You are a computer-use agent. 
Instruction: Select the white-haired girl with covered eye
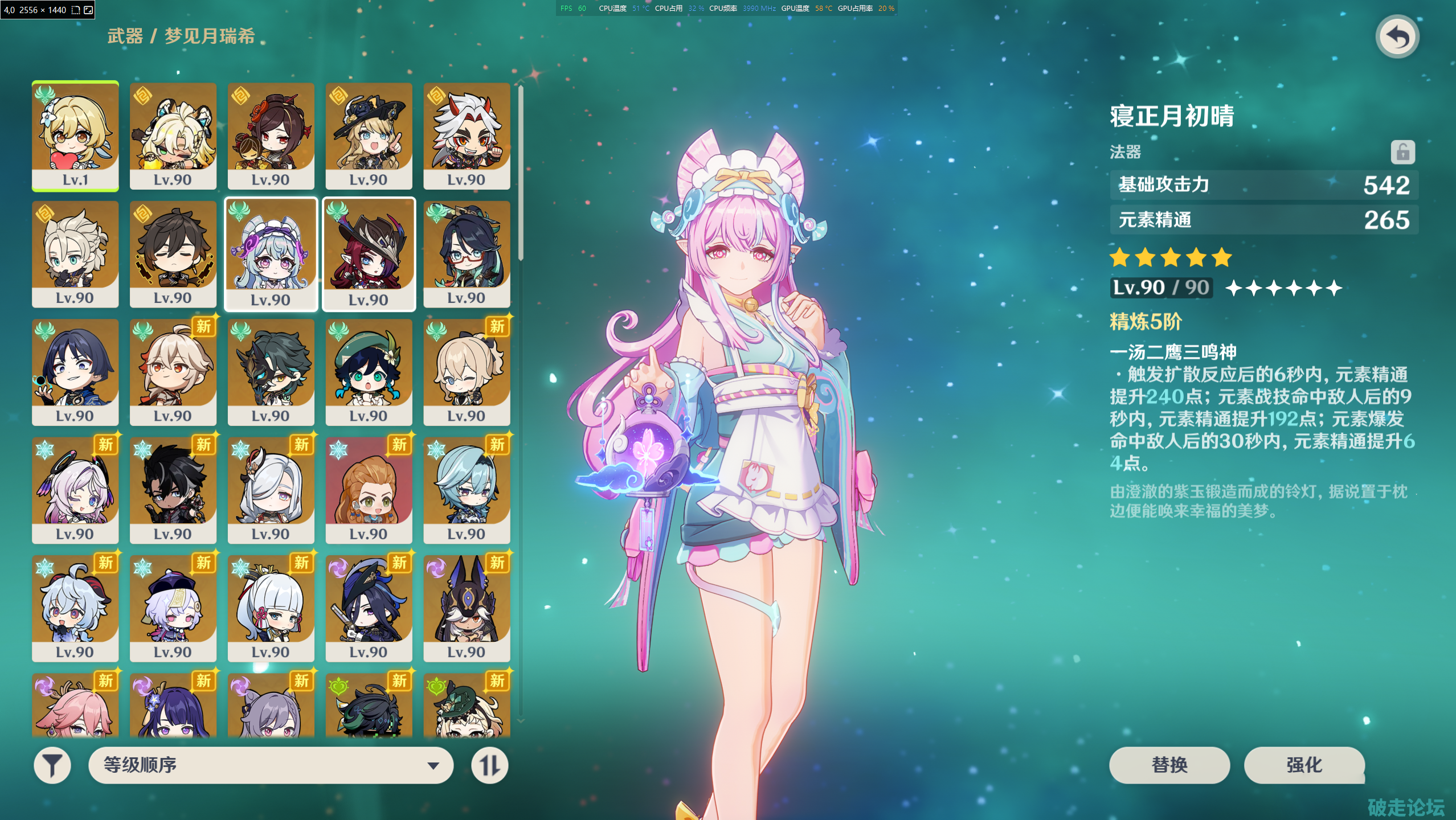click(271, 490)
